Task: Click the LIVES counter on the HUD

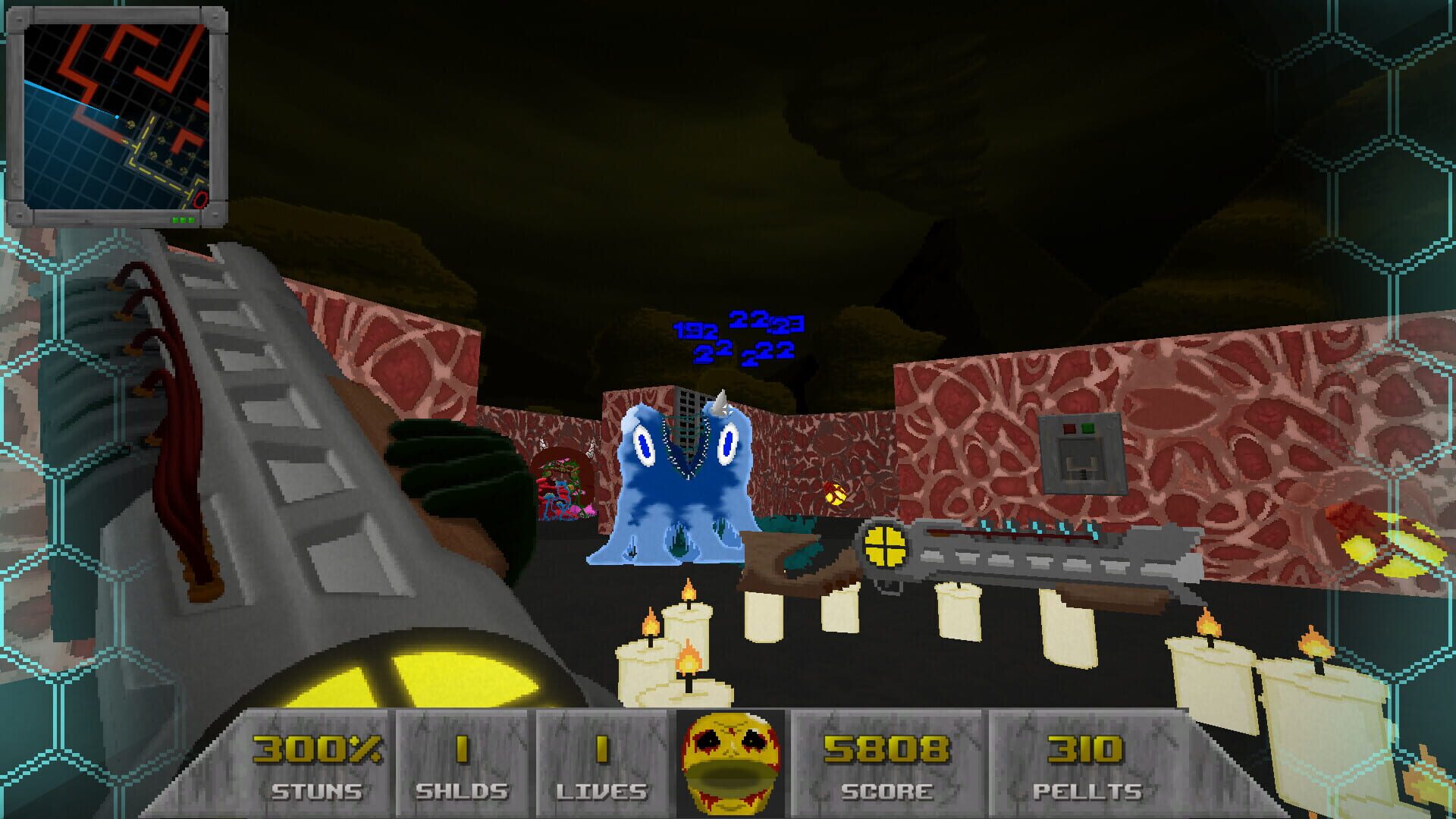Action: (601, 751)
